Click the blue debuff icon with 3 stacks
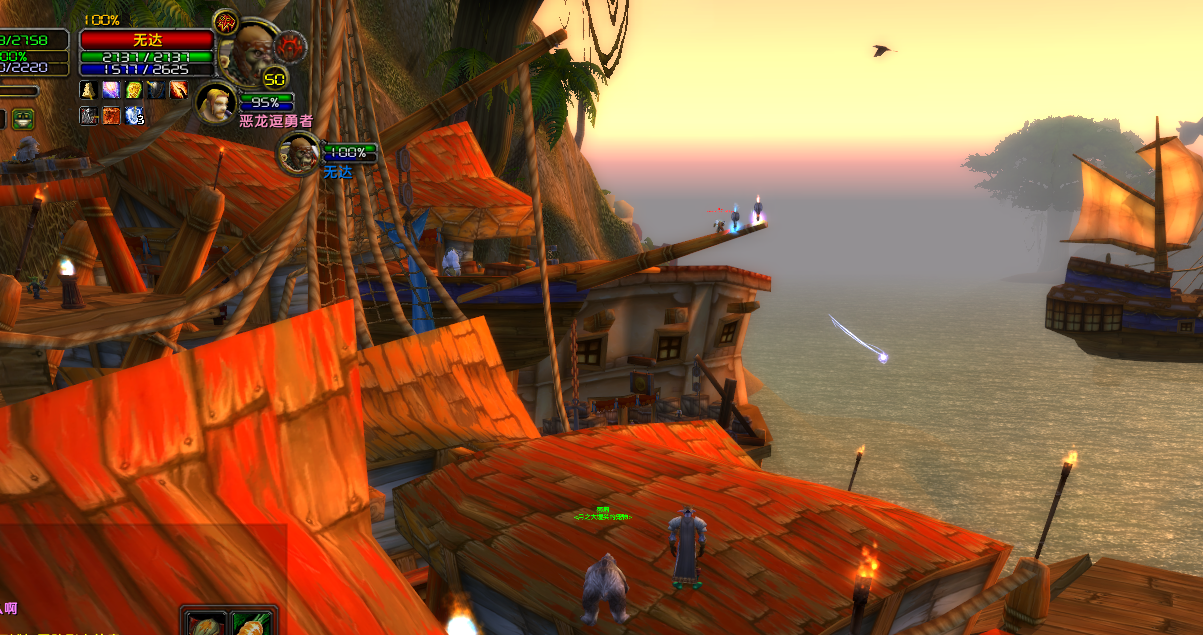Viewport: 1203px width, 635px height. pos(133,116)
